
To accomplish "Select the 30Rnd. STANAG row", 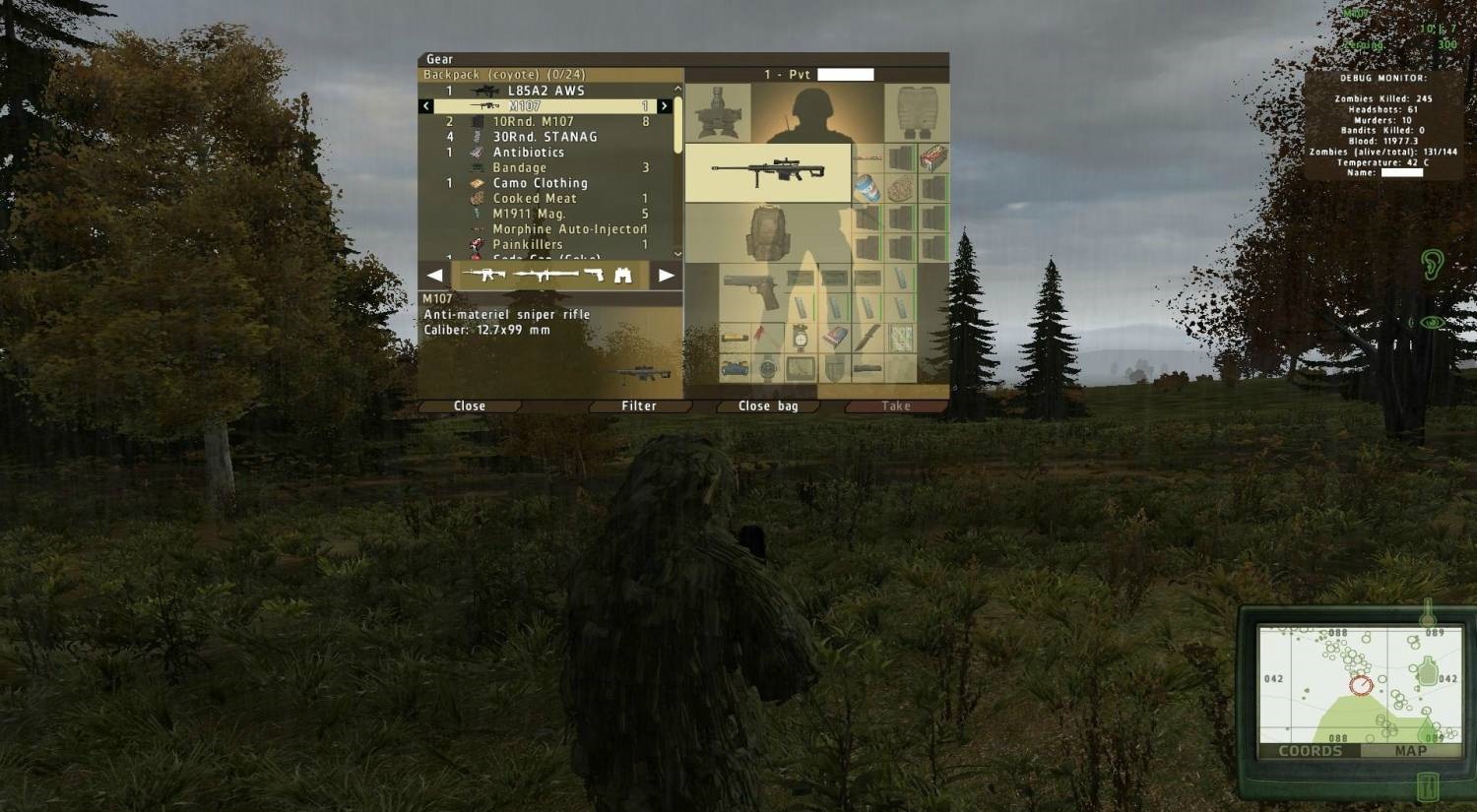I will (545, 137).
